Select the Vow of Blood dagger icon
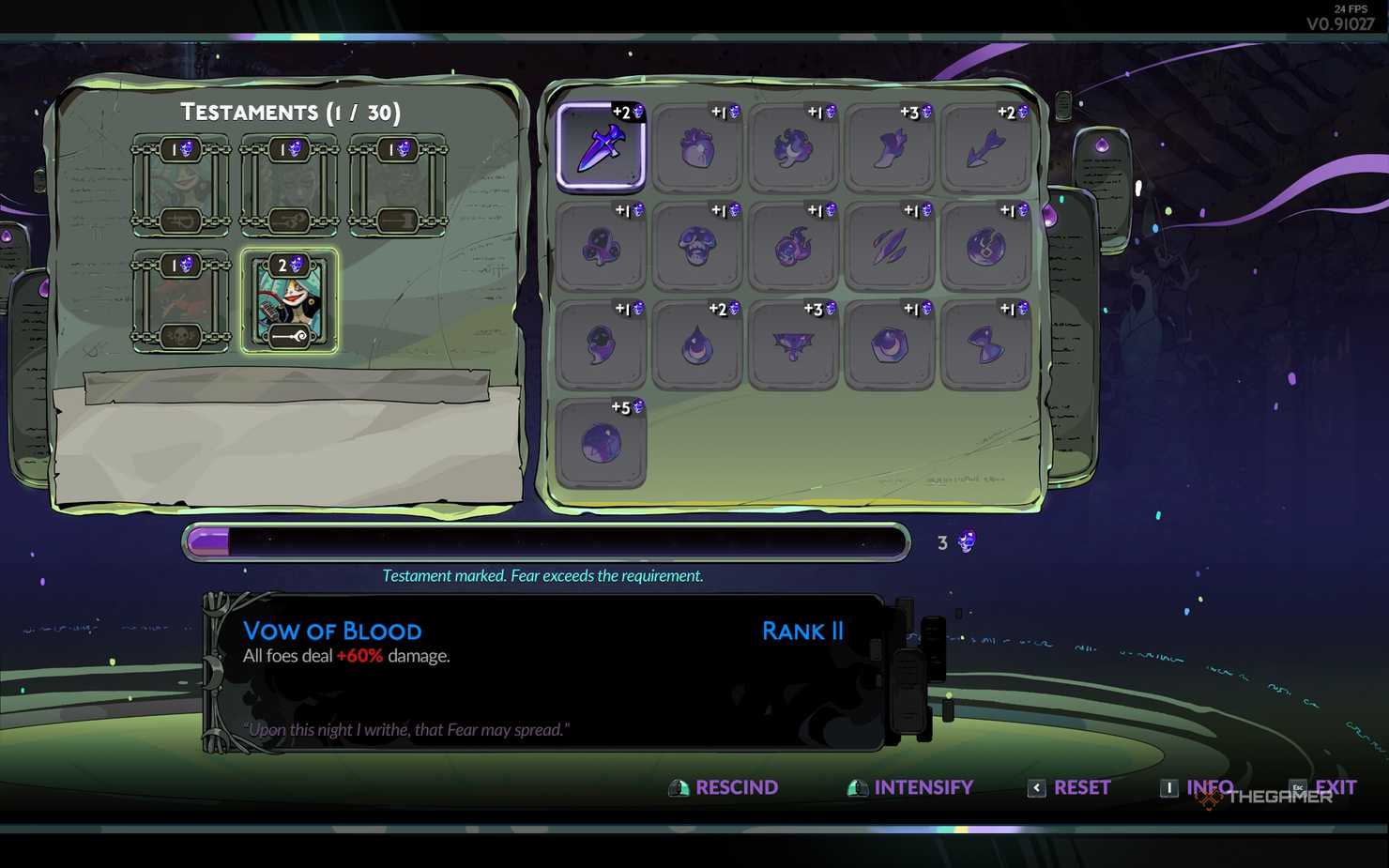This screenshot has height=868, width=1389. 601,147
